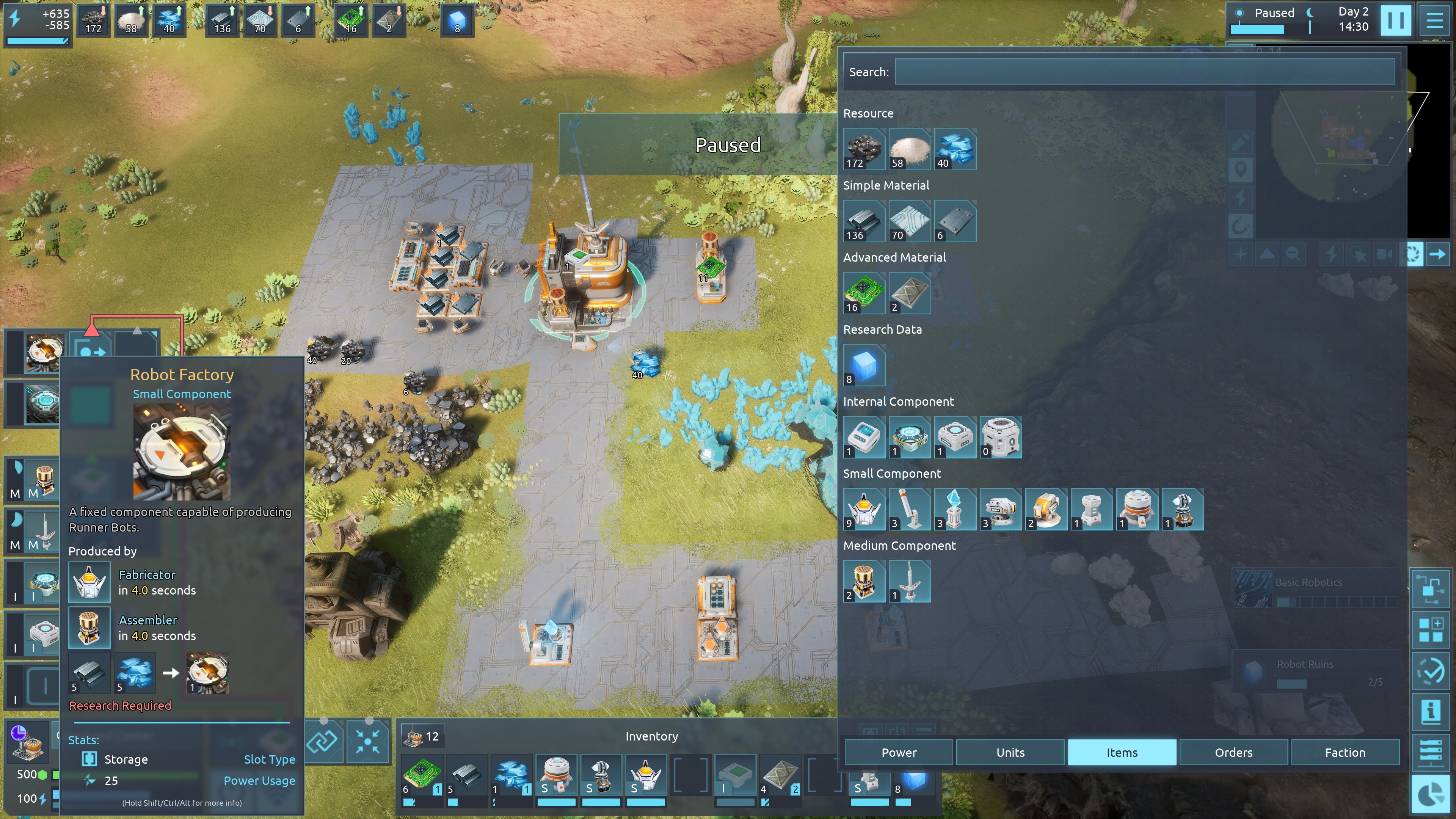Switch to the Power tab
The image size is (1456, 819).
[899, 752]
